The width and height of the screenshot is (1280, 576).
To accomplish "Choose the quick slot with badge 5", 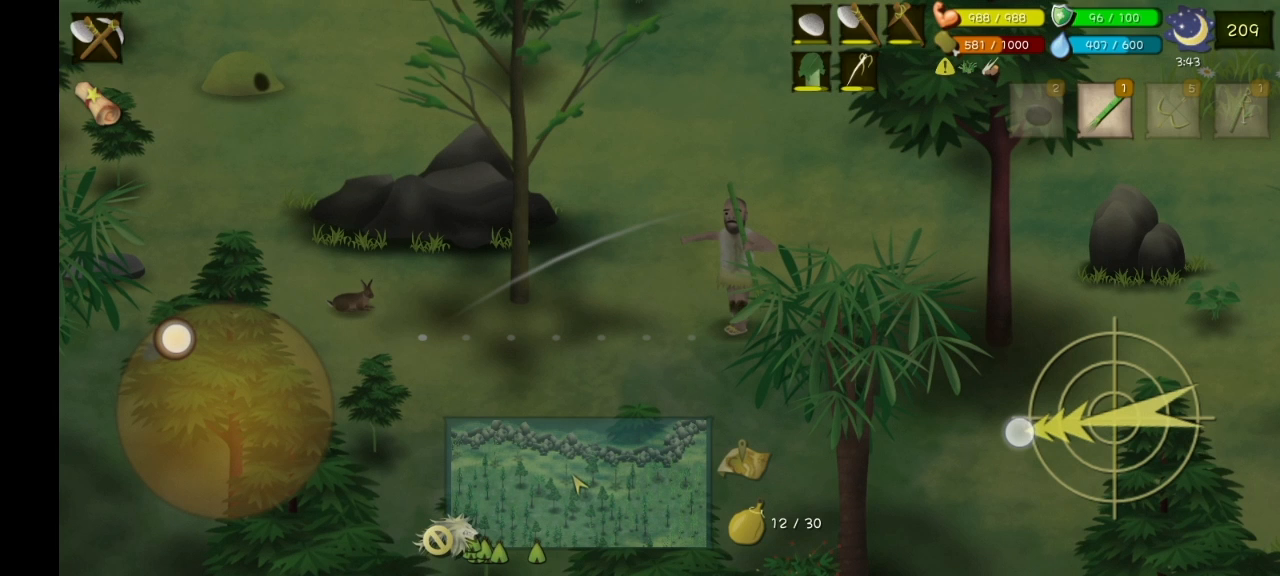I will point(1172,110).
